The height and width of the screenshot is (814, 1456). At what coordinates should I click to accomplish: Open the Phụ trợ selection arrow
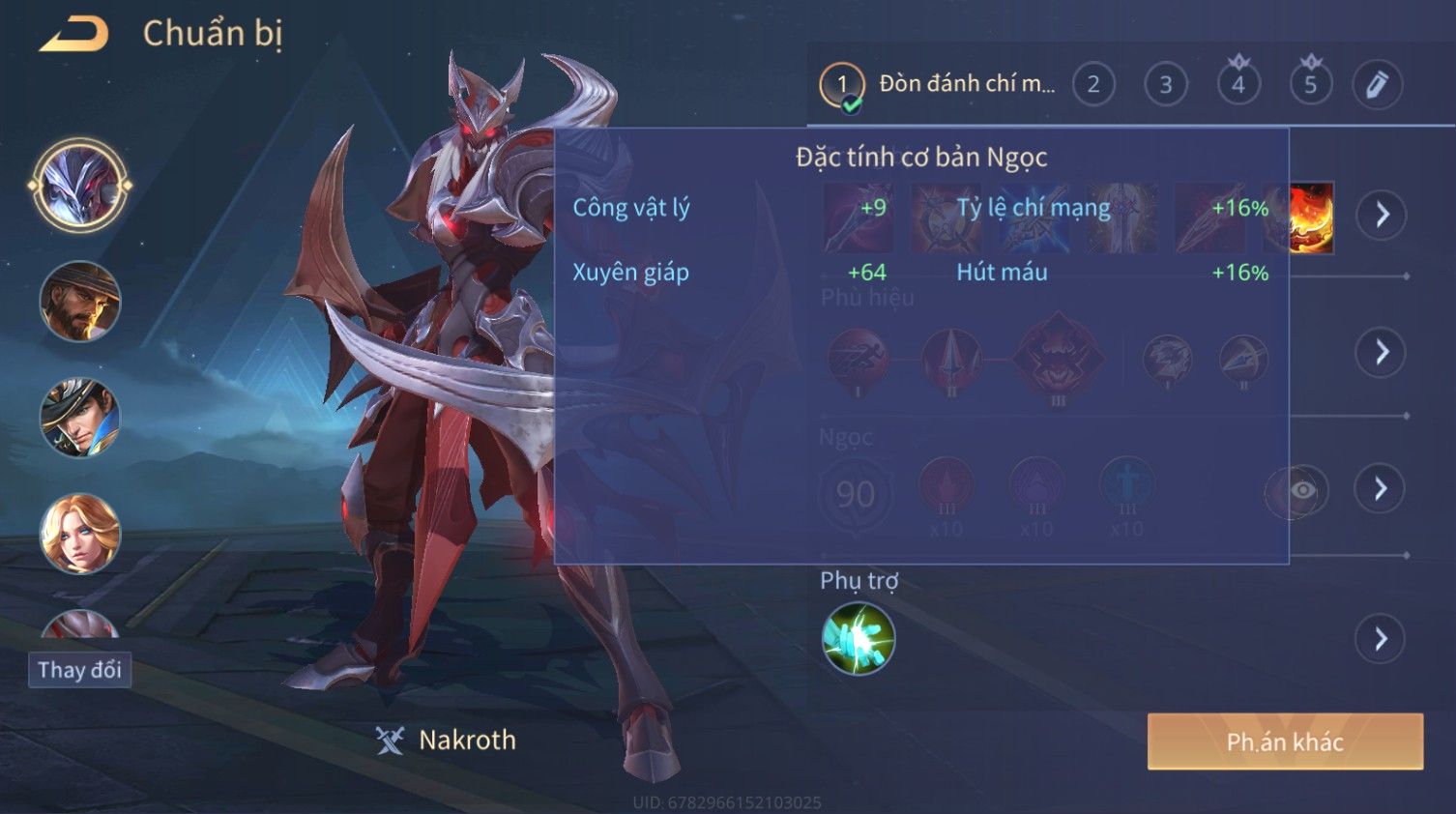point(1380,639)
